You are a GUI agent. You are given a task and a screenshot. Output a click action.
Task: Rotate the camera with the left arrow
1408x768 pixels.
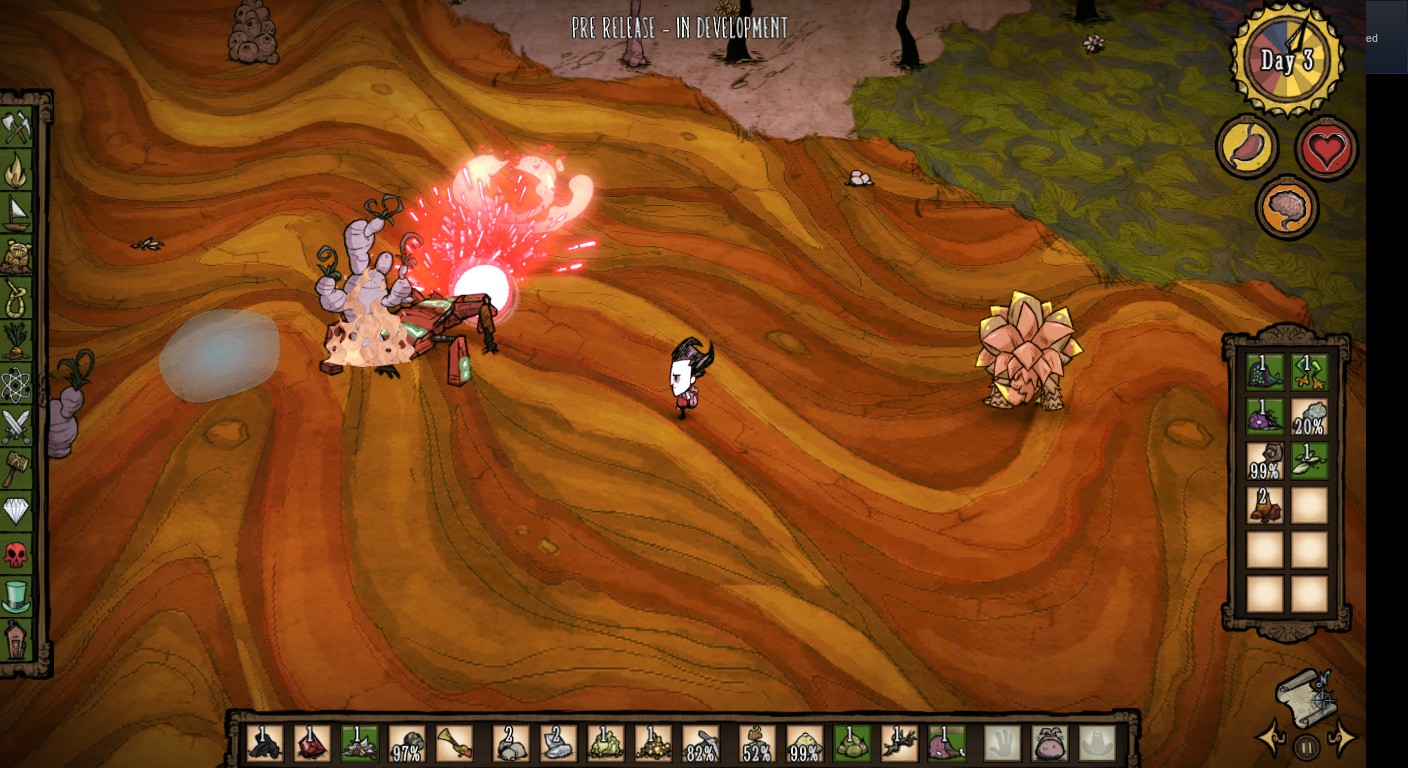(1271, 738)
